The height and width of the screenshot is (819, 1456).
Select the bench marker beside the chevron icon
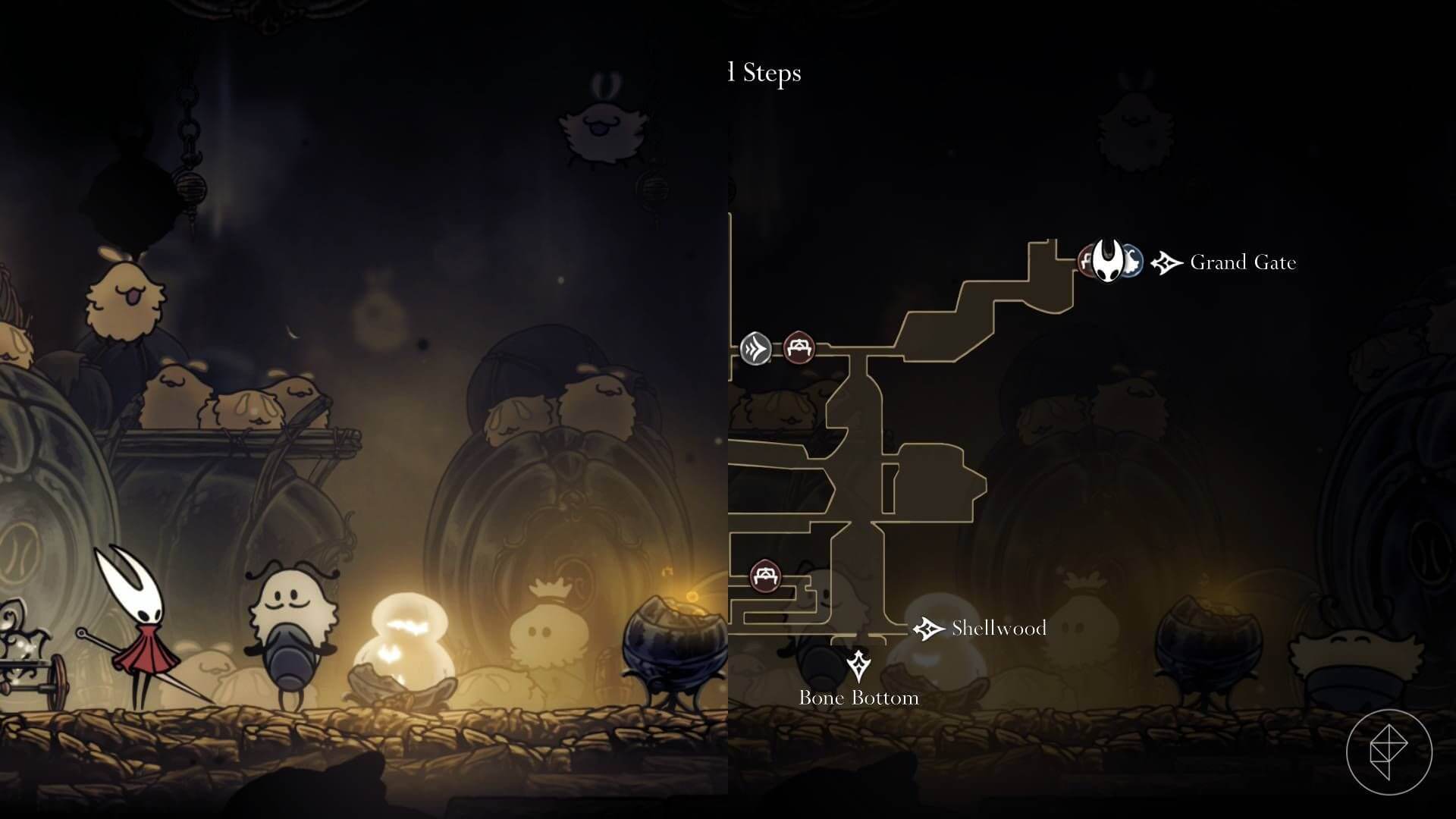pos(798,347)
